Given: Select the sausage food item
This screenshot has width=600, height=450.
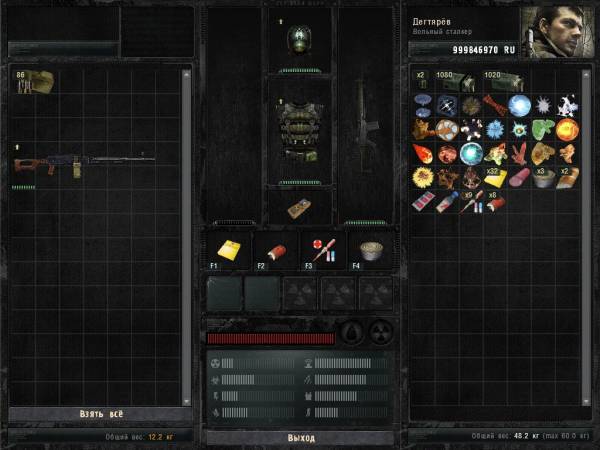Looking at the screenshot, I should pyautogui.click(x=519, y=179).
